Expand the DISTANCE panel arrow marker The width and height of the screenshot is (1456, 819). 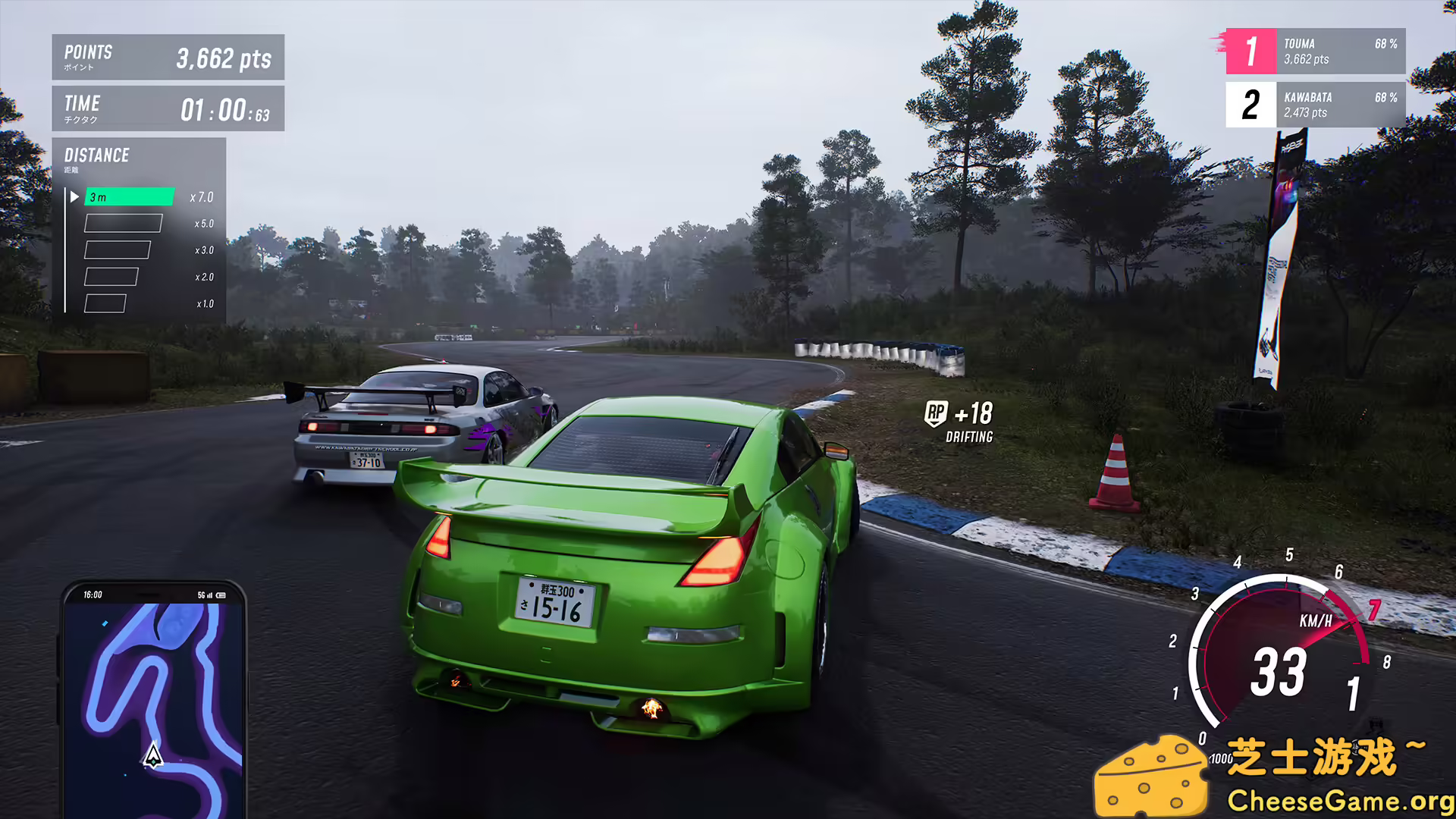click(x=74, y=196)
